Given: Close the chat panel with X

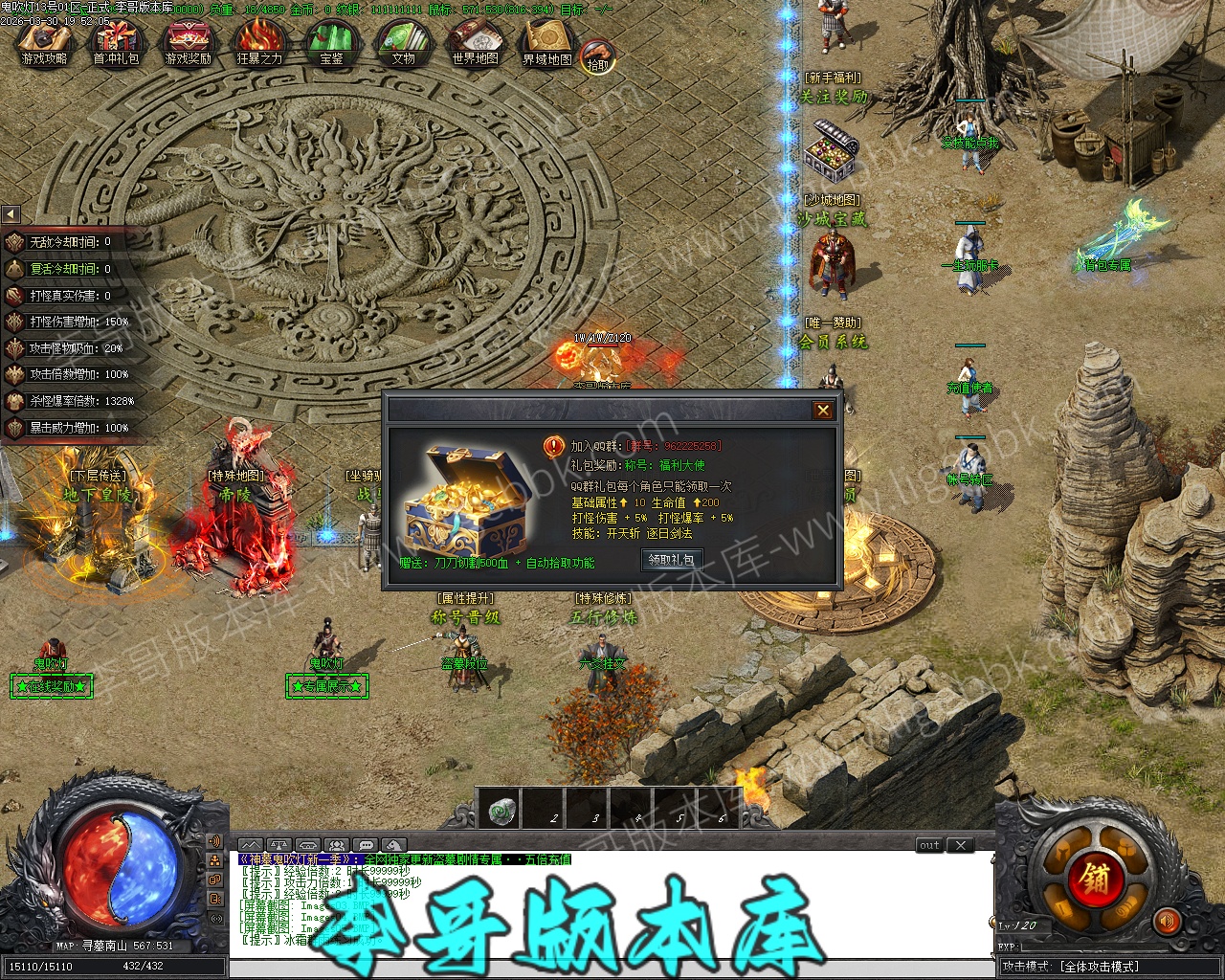Looking at the screenshot, I should 961,845.
